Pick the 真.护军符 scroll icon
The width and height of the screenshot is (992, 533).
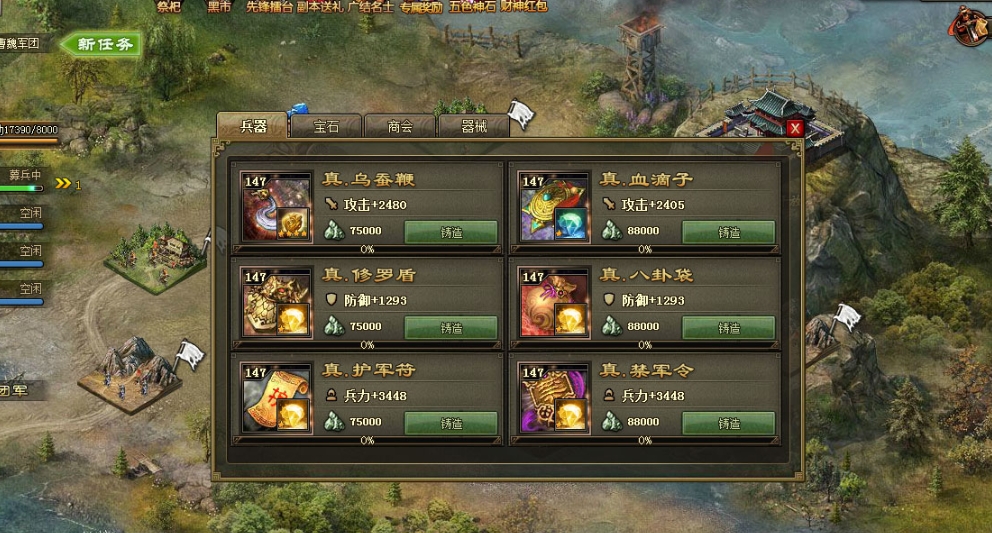[x=277, y=399]
